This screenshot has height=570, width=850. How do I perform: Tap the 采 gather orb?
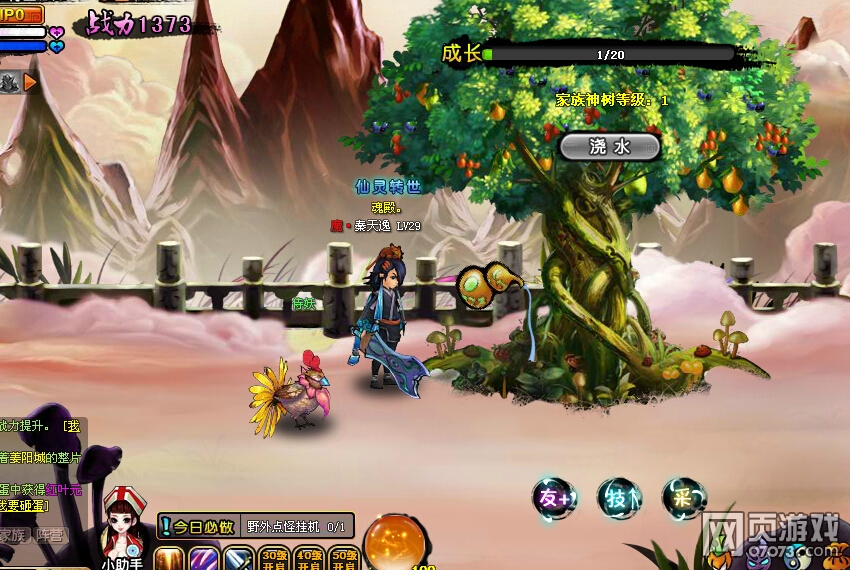tap(683, 498)
